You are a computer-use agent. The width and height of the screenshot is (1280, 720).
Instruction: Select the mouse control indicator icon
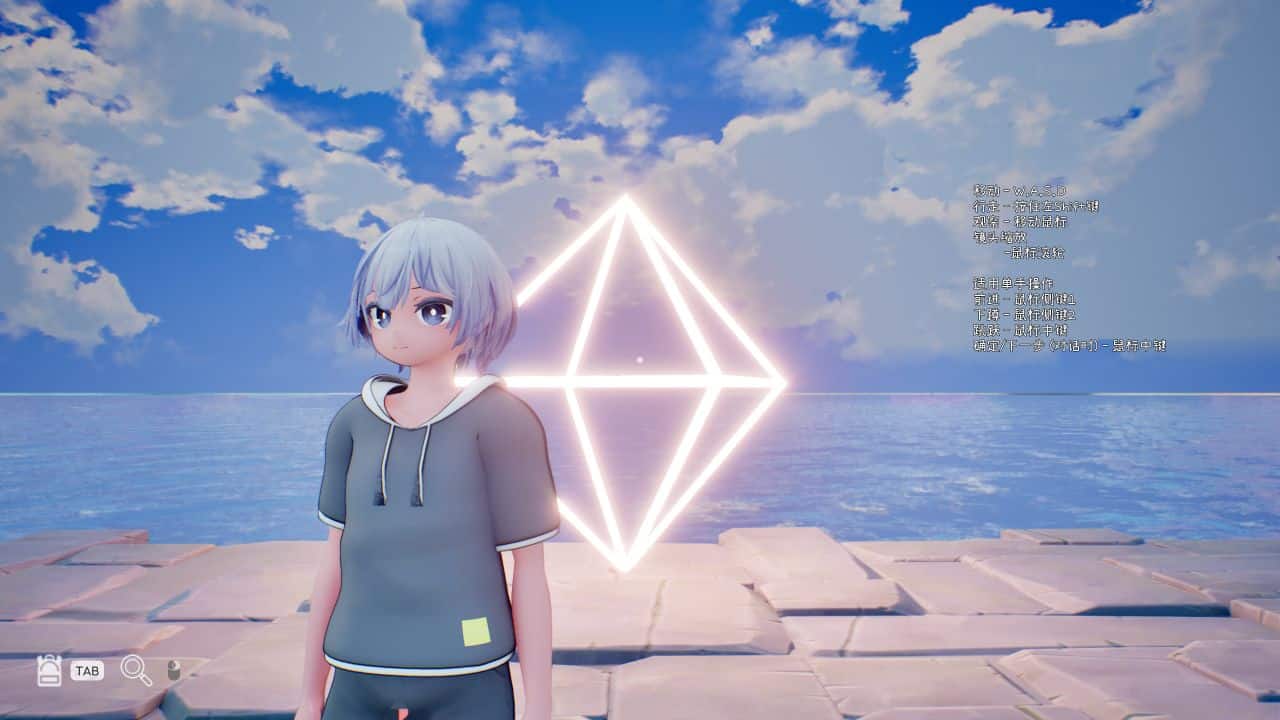pos(173,670)
